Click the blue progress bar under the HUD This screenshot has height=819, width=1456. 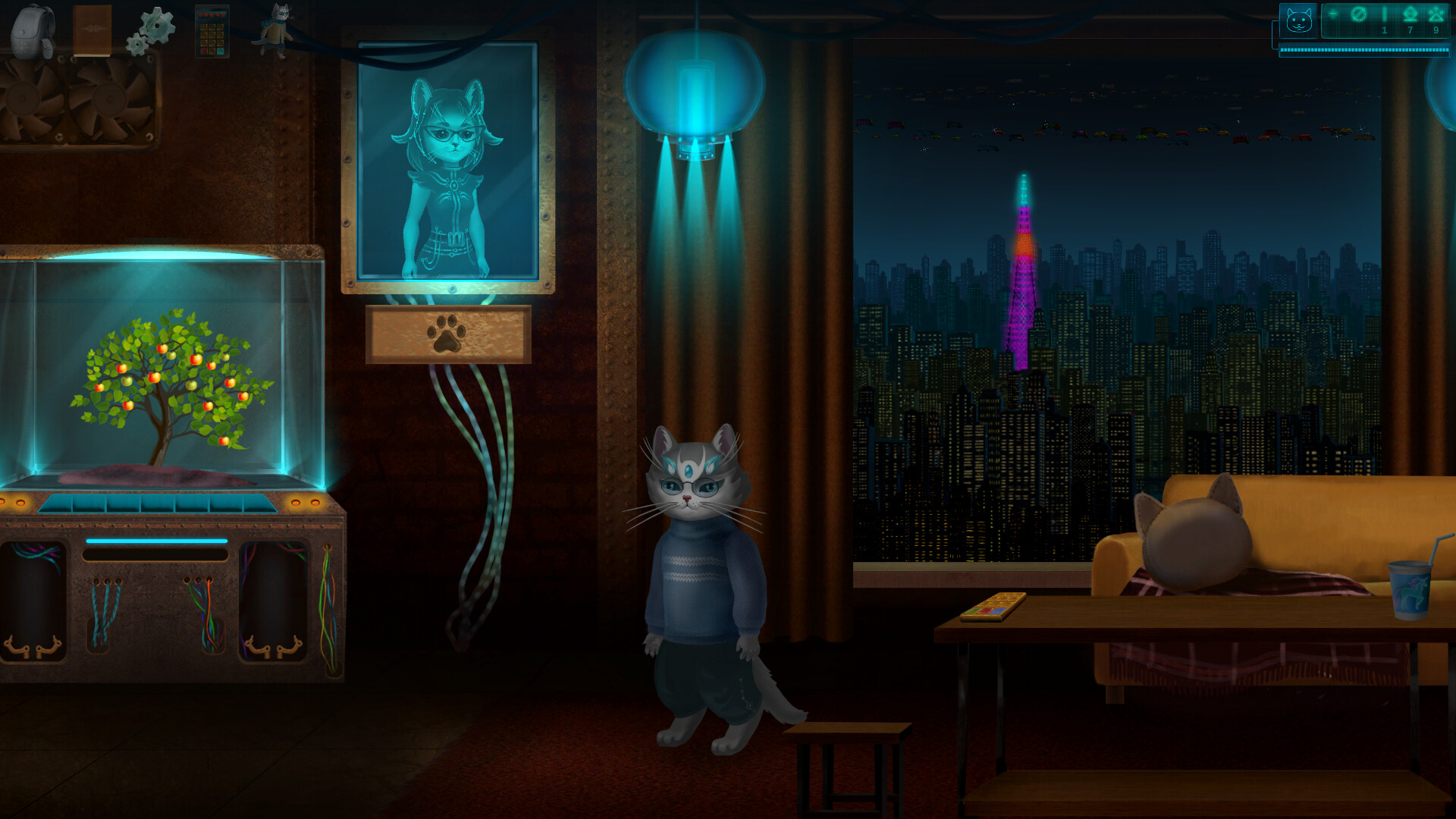coord(1365,50)
